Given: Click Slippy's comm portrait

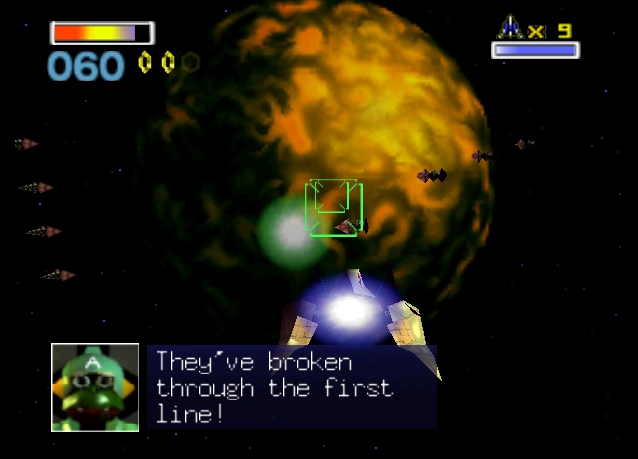Looking at the screenshot, I should [95, 387].
